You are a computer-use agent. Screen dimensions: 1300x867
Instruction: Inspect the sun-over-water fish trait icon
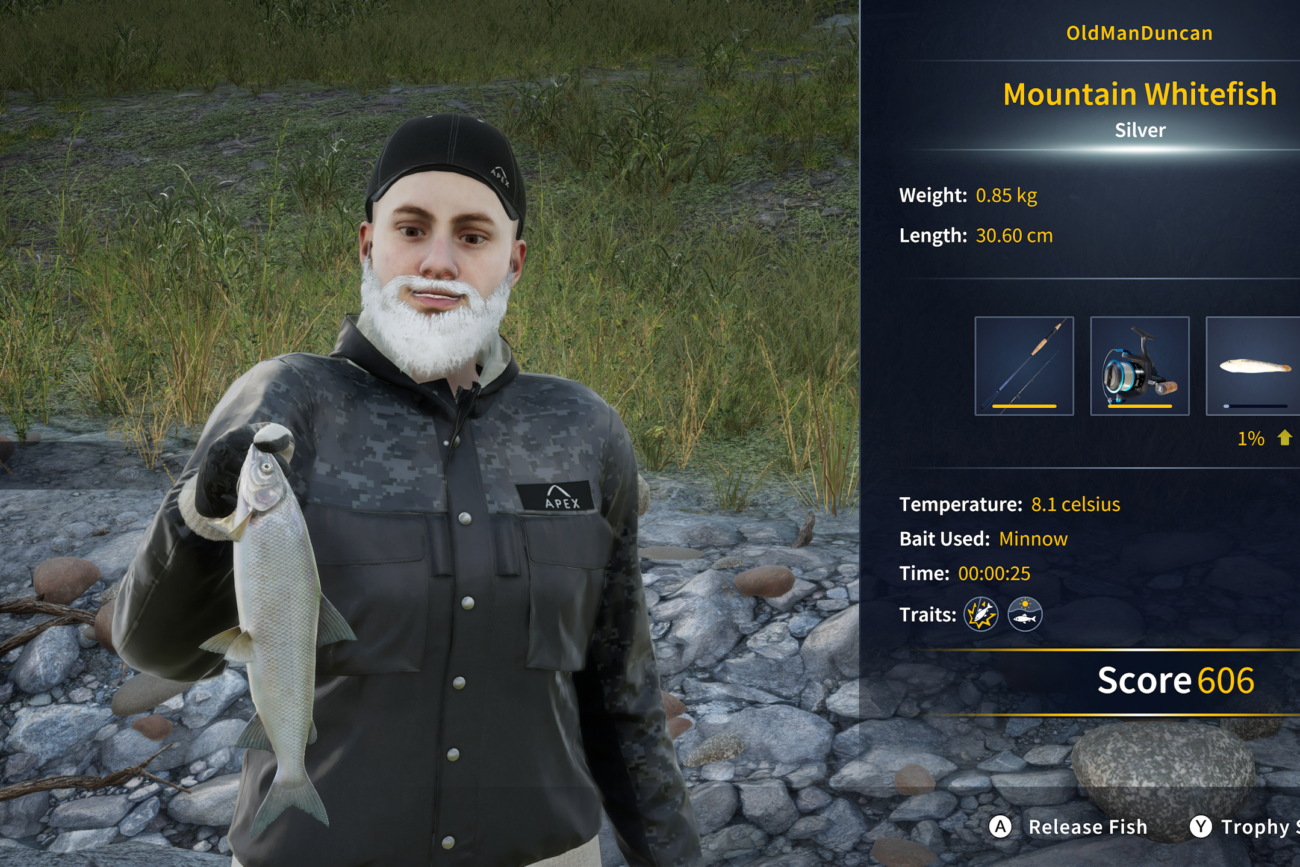pyautogui.click(x=1025, y=614)
